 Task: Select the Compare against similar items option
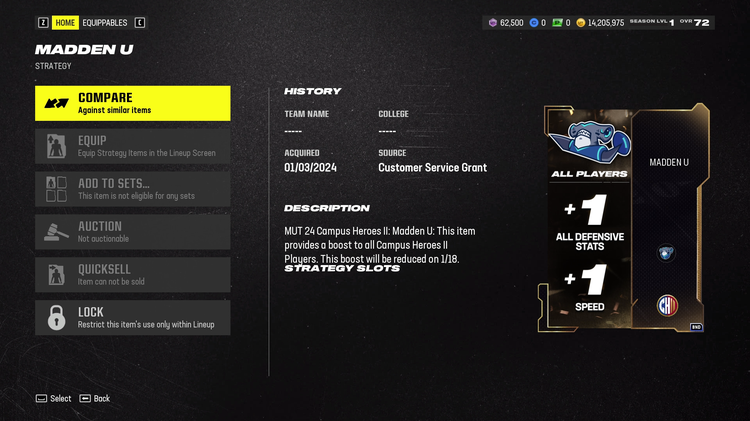pyautogui.click(x=132, y=103)
